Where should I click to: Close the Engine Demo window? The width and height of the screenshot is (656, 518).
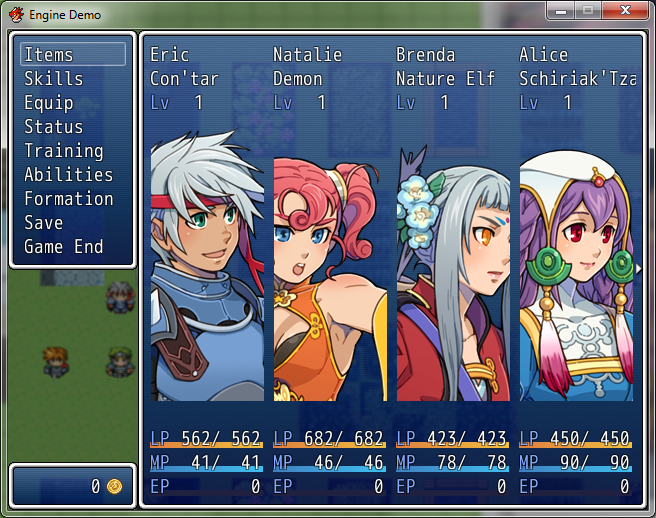click(x=627, y=11)
